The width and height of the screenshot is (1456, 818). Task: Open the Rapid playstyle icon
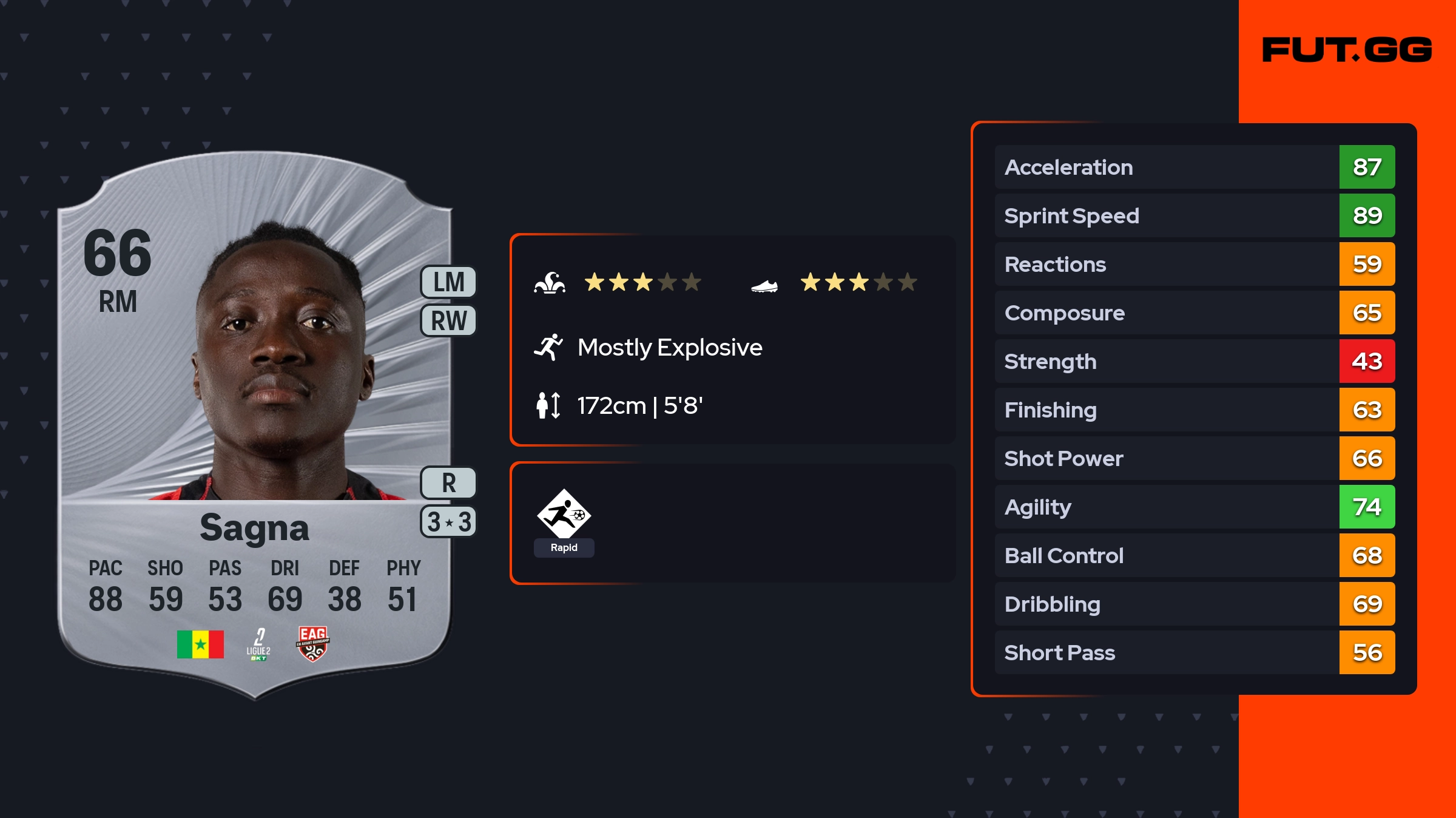click(x=564, y=522)
